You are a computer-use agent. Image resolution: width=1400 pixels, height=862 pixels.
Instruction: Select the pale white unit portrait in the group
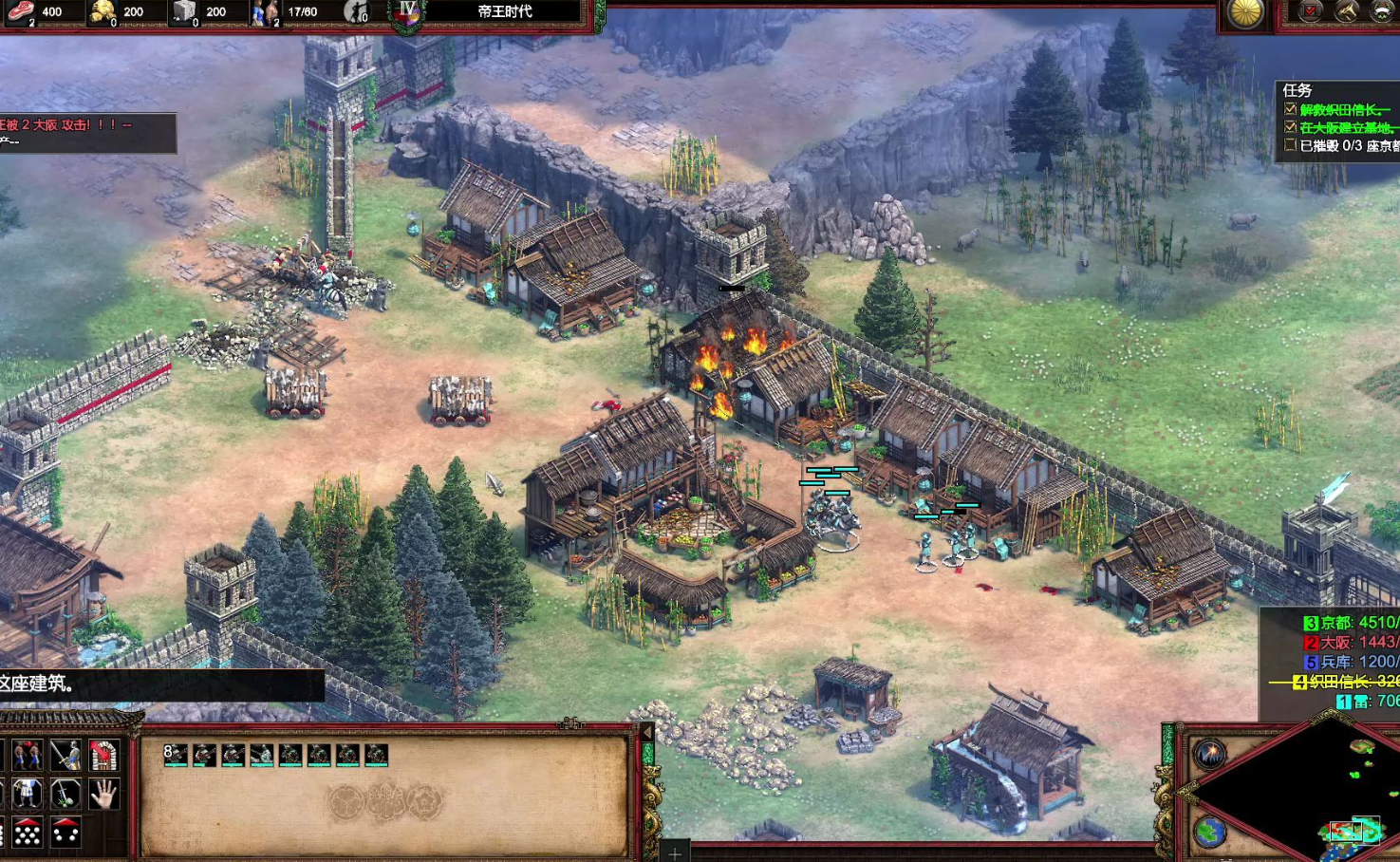pos(262,755)
